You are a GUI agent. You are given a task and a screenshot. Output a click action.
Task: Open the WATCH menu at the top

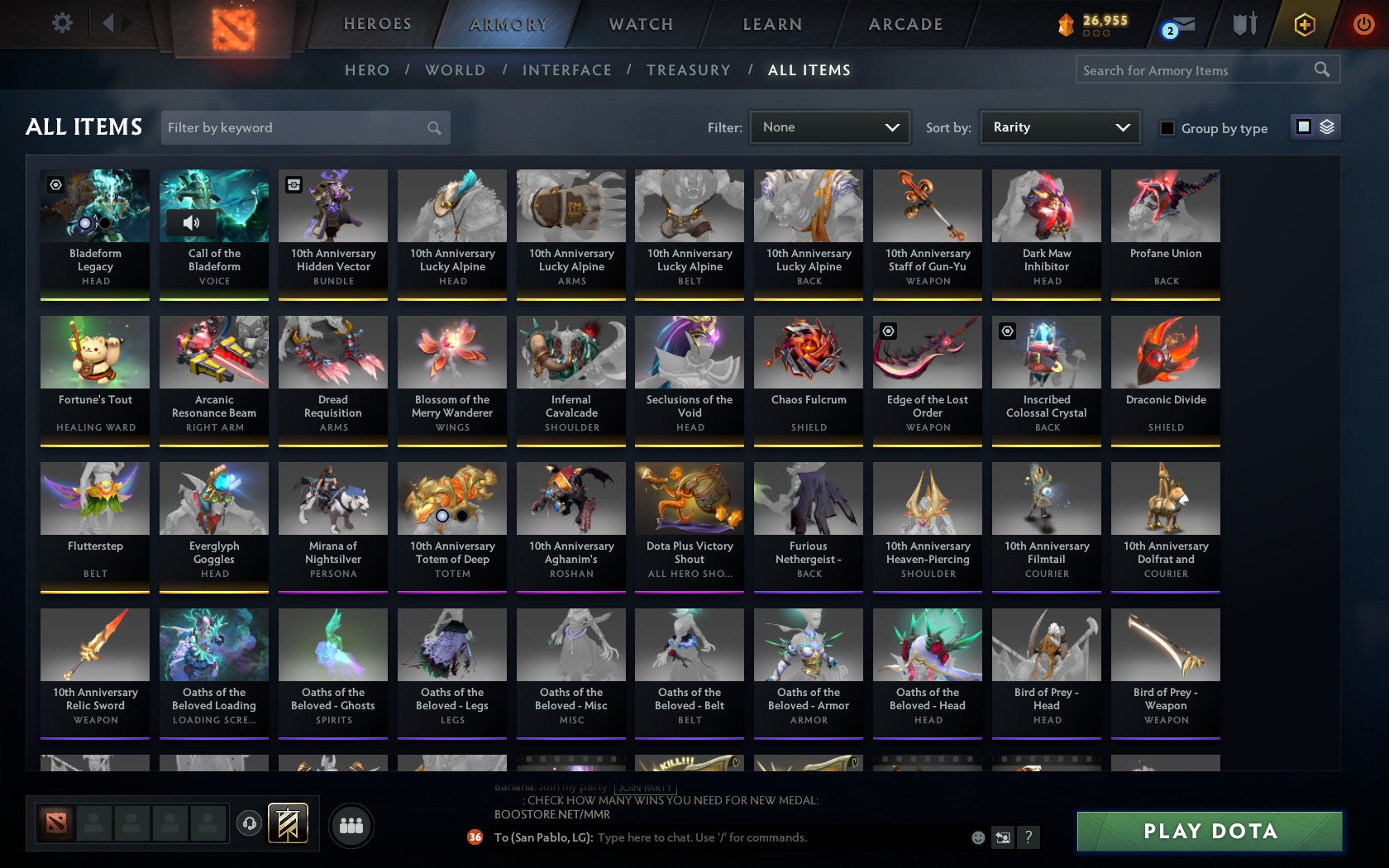pyautogui.click(x=640, y=24)
